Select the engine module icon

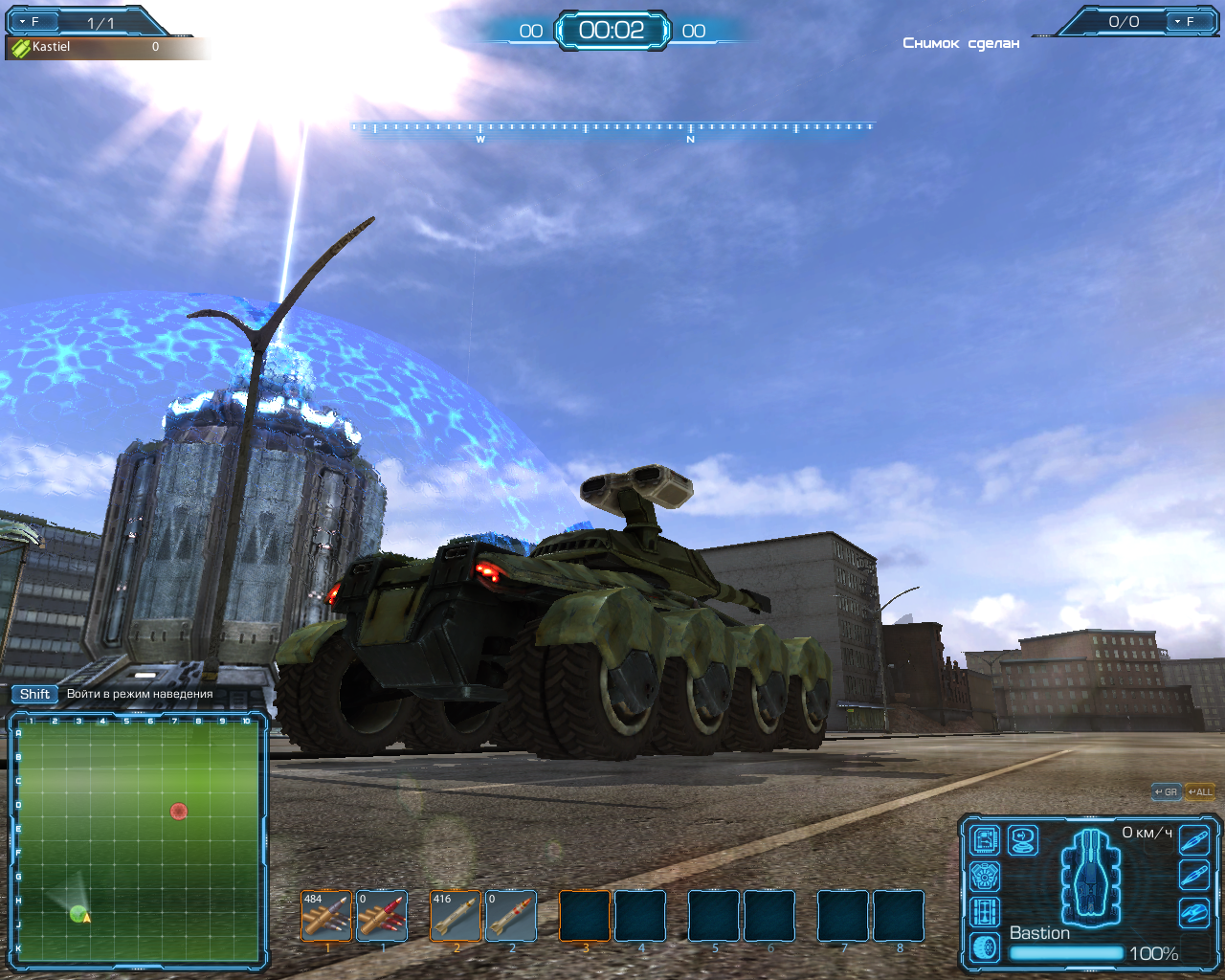[986, 876]
